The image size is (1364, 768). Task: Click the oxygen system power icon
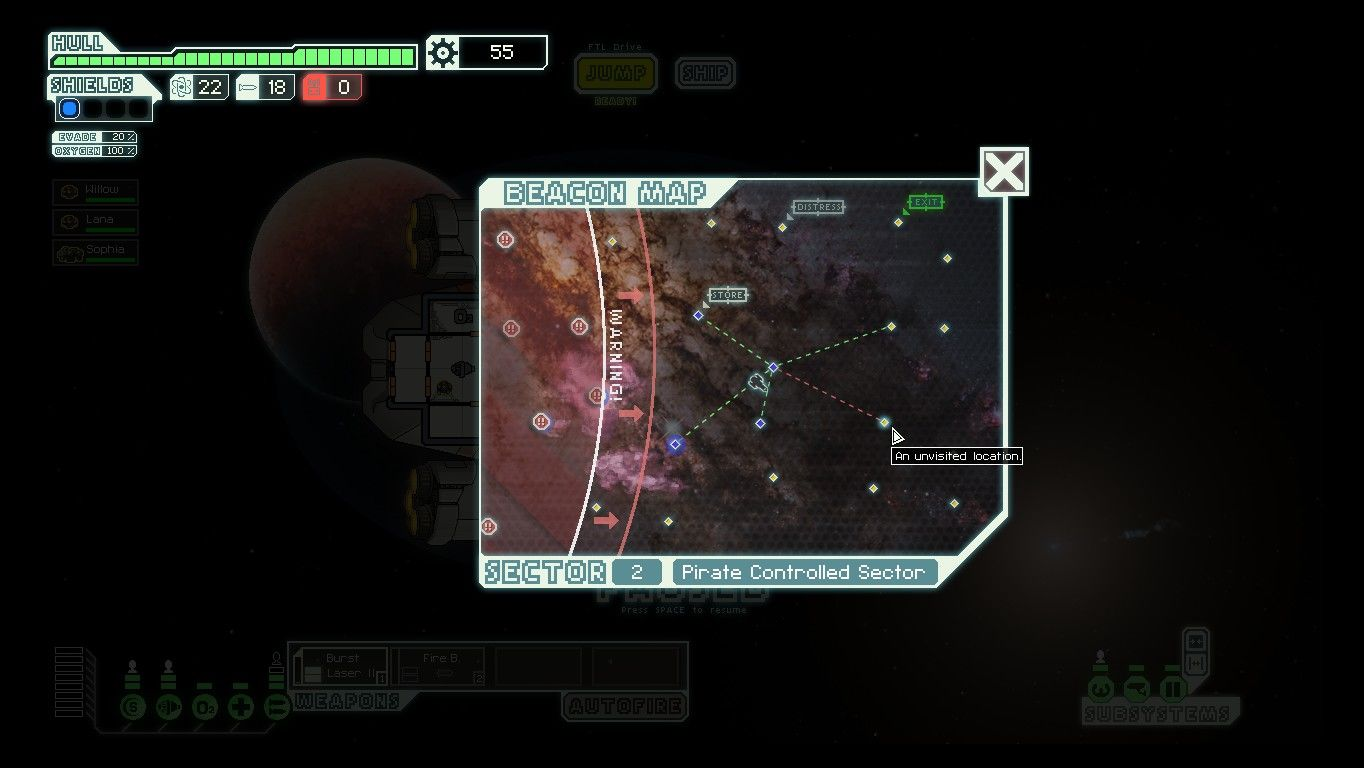tap(204, 708)
